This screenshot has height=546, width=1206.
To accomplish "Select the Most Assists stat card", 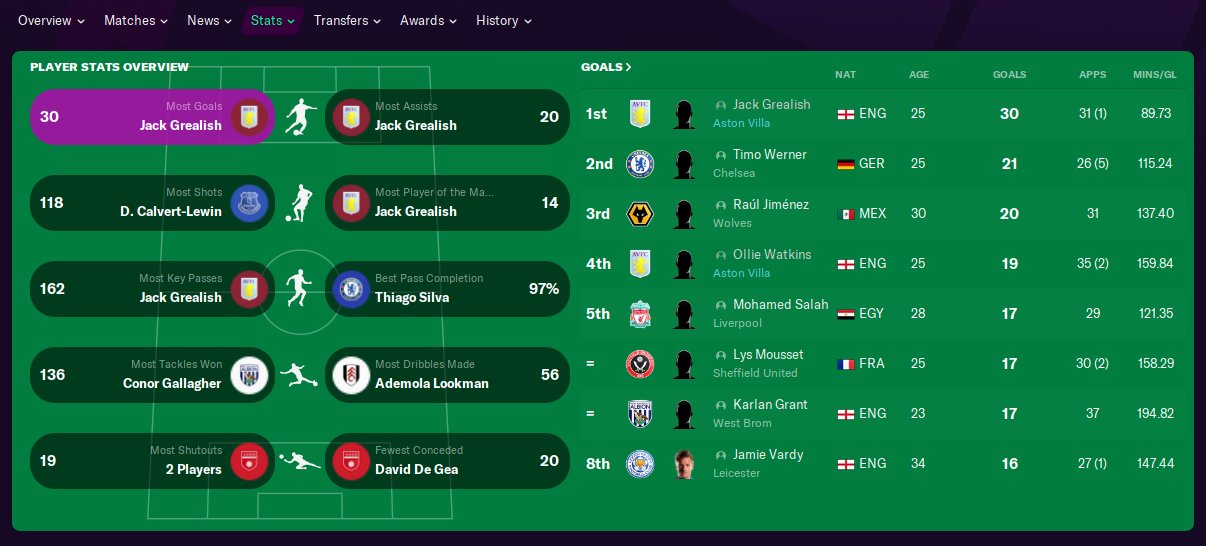I will (x=448, y=117).
